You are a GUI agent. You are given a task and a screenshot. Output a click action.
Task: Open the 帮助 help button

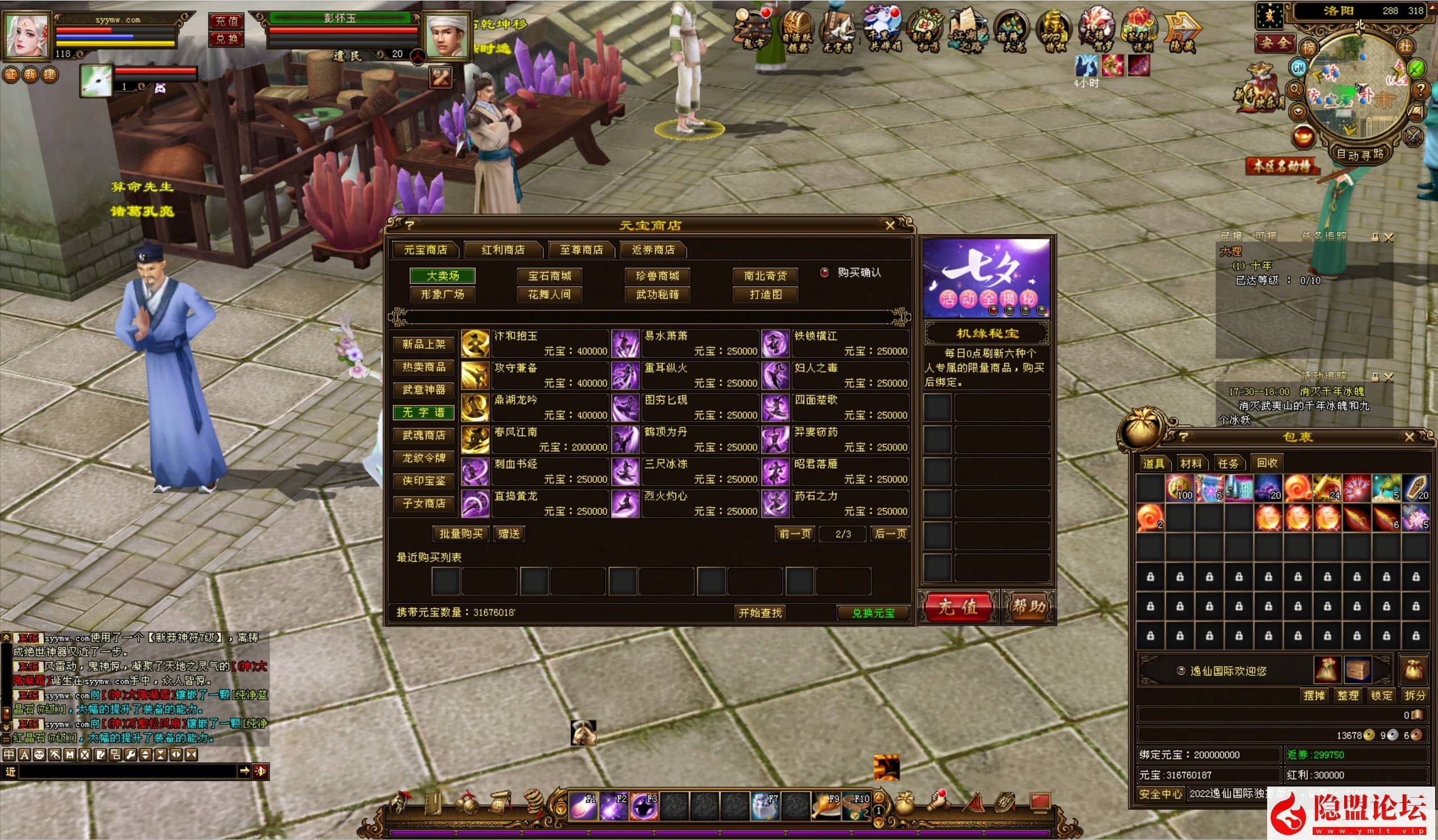tap(1028, 607)
